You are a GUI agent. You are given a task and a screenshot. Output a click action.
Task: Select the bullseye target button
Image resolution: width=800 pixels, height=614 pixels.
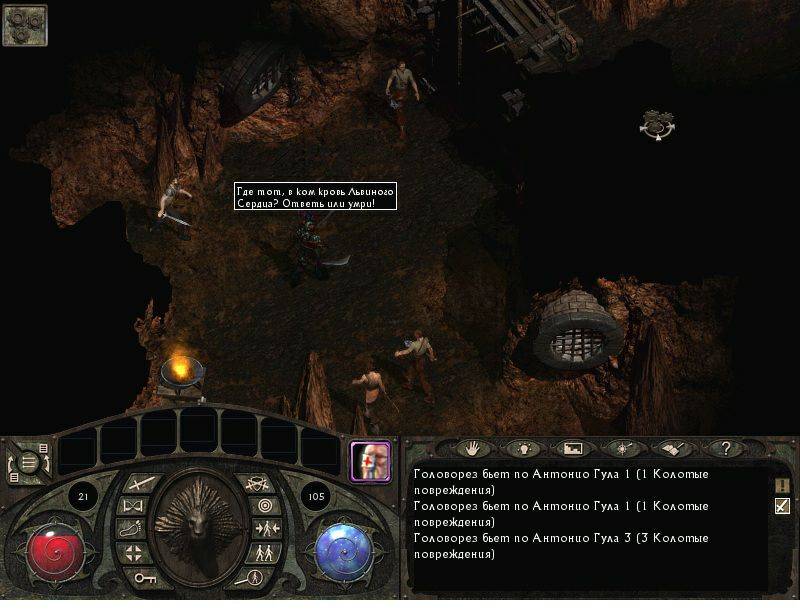267,506
